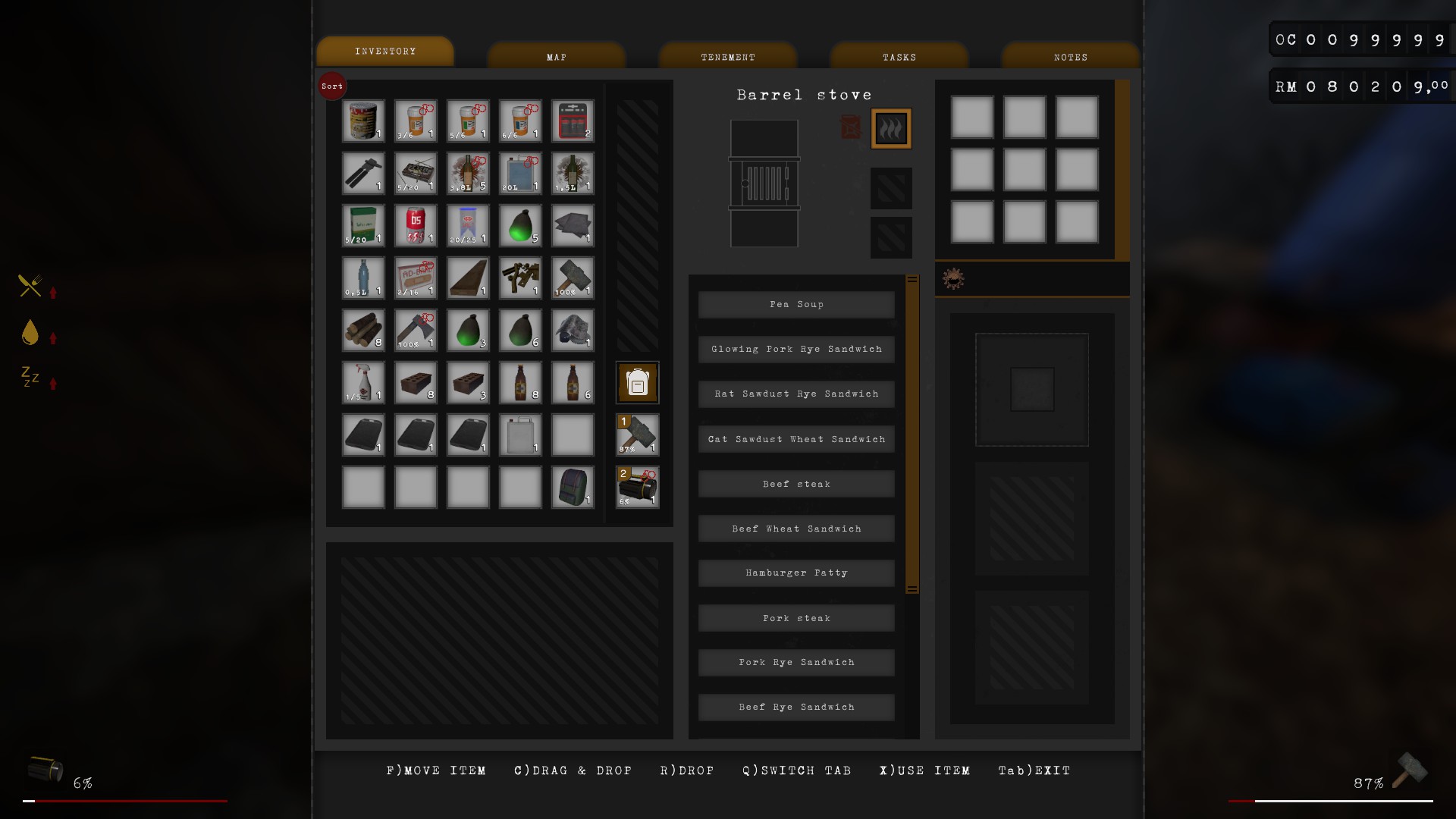The image size is (1456, 819).
Task: Click the gear icon below the stove output grid
Action: click(x=953, y=278)
